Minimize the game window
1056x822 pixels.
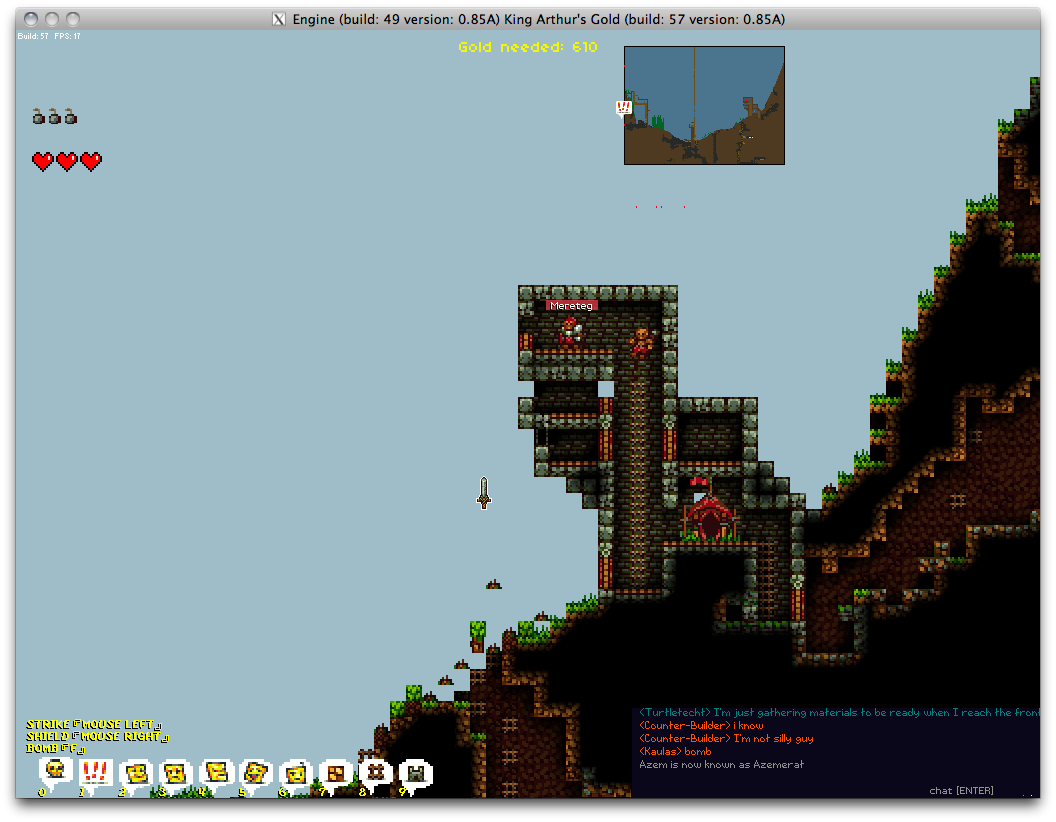pos(51,19)
